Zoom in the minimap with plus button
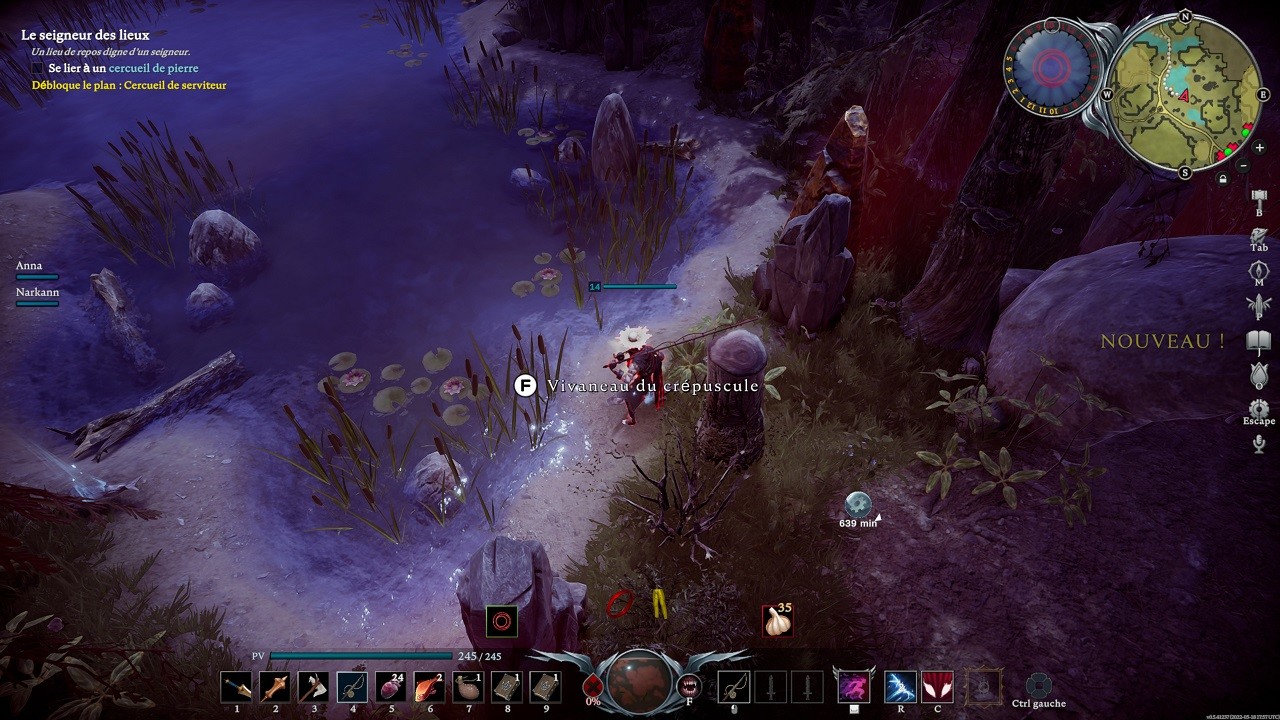Image resolution: width=1280 pixels, height=720 pixels. 1259,148
